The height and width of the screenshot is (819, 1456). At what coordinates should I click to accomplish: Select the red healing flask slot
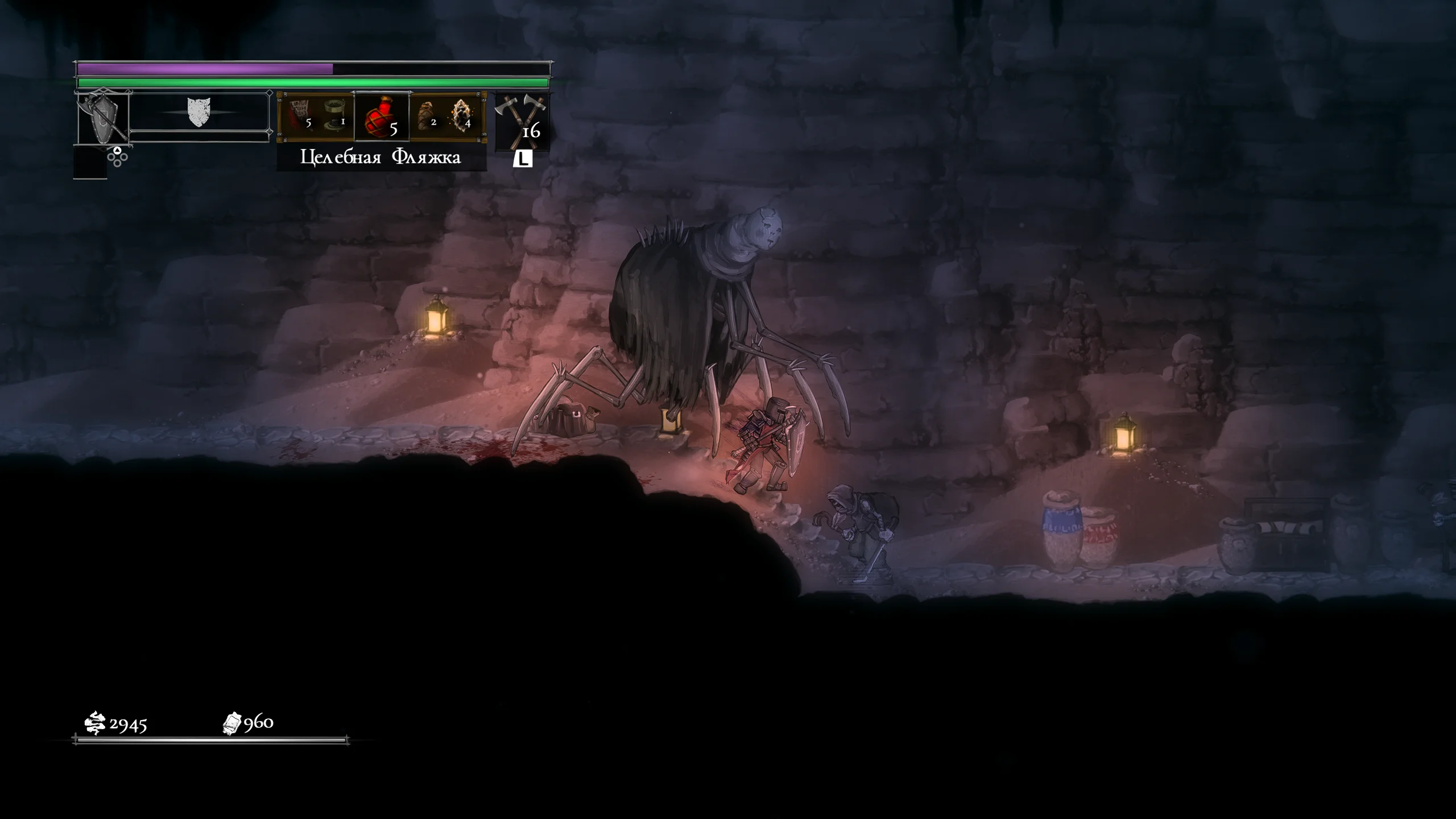(382, 117)
